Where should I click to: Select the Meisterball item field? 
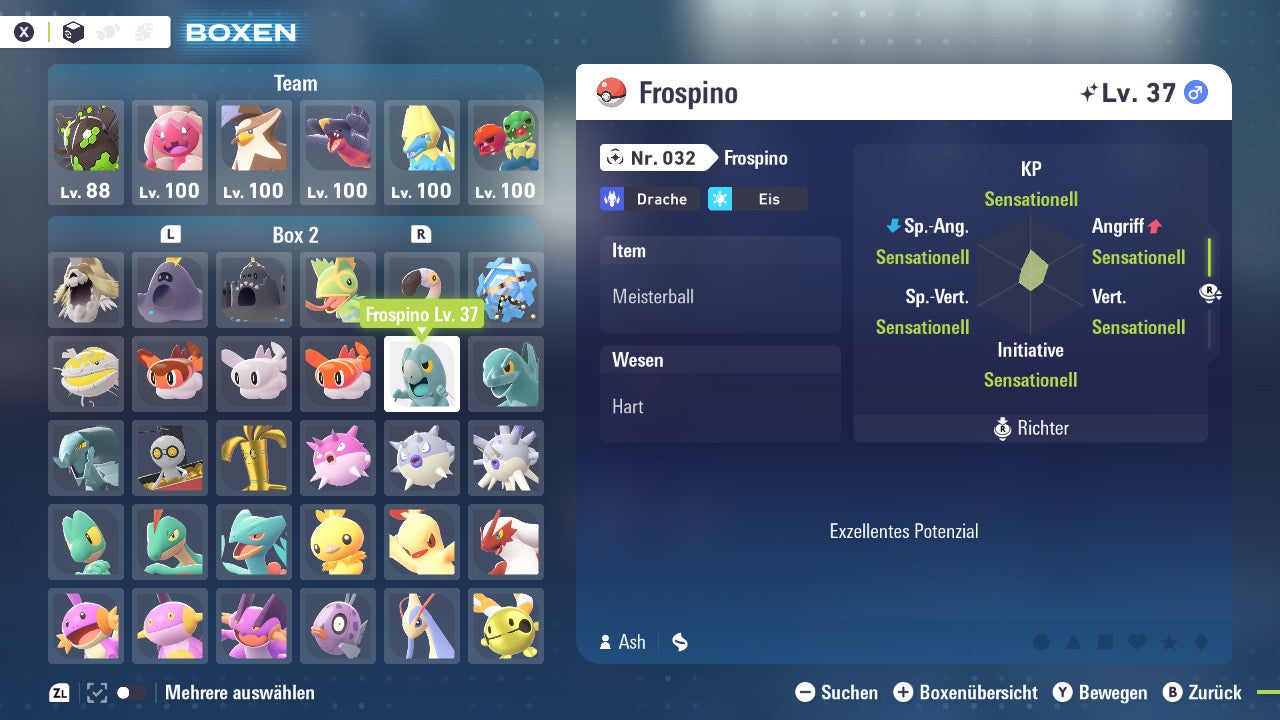(x=720, y=296)
